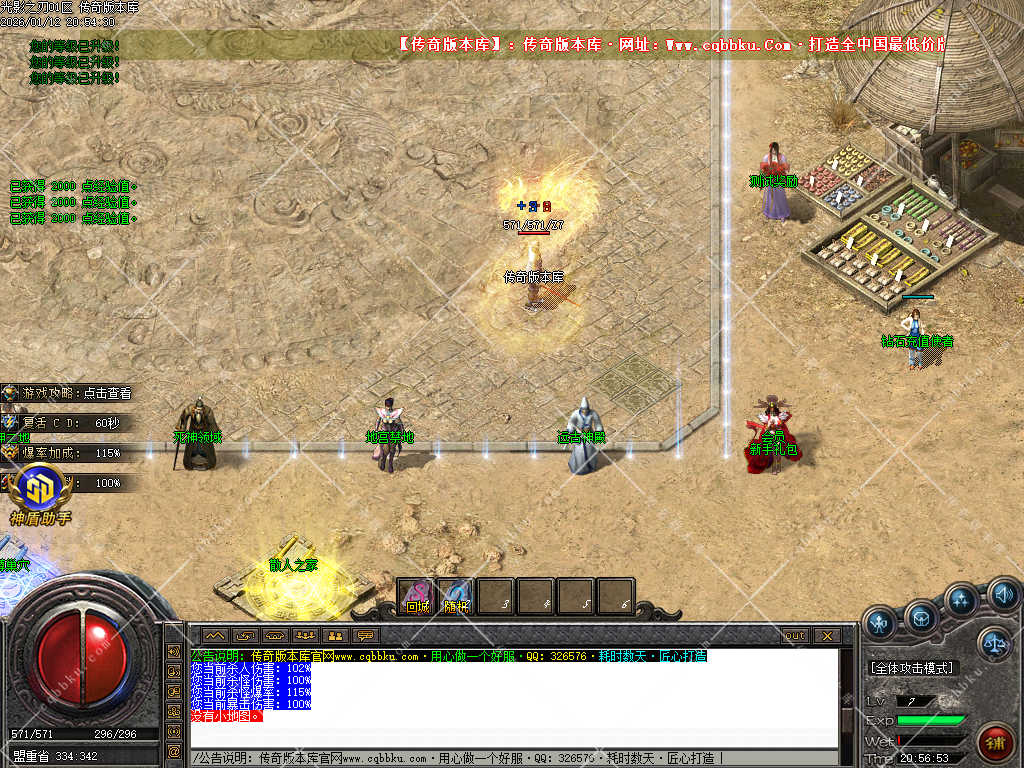Click the 'out' button above the chat
This screenshot has width=1024, height=768.
pyautogui.click(x=795, y=635)
